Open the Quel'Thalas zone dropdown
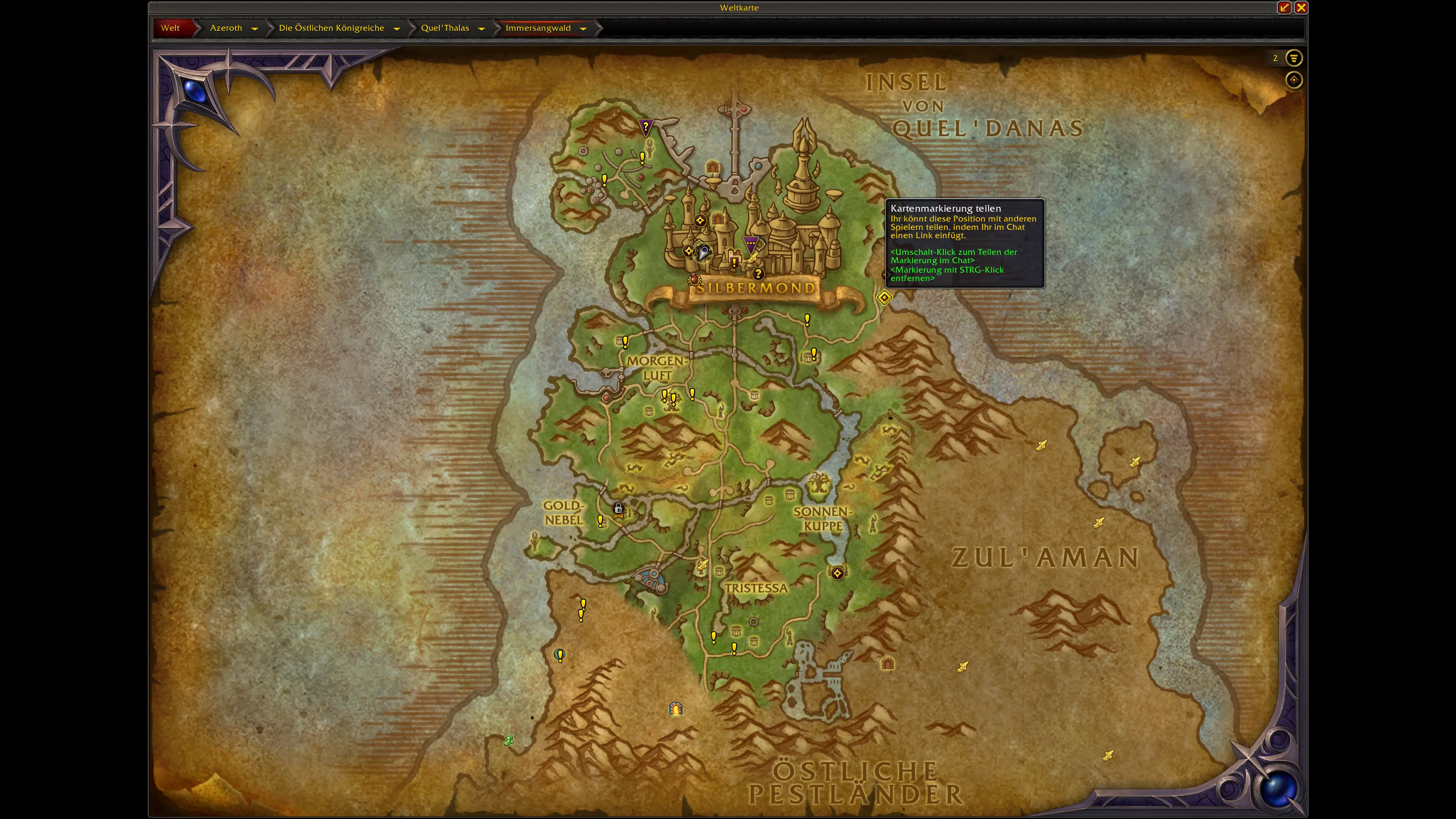 point(482,28)
